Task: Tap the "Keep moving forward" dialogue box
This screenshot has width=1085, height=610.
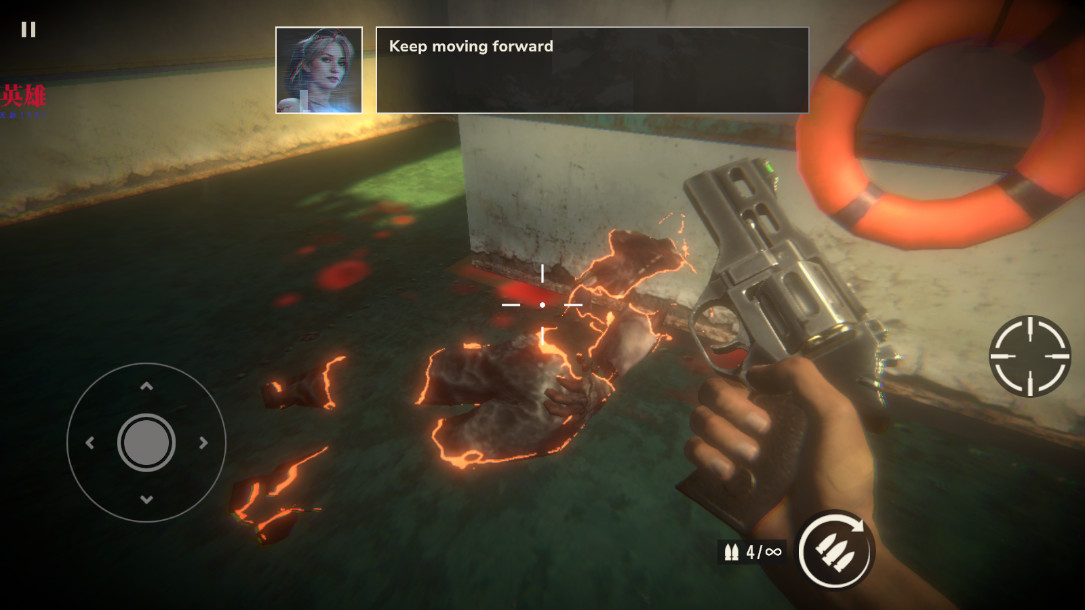Action: pyautogui.click(x=592, y=70)
